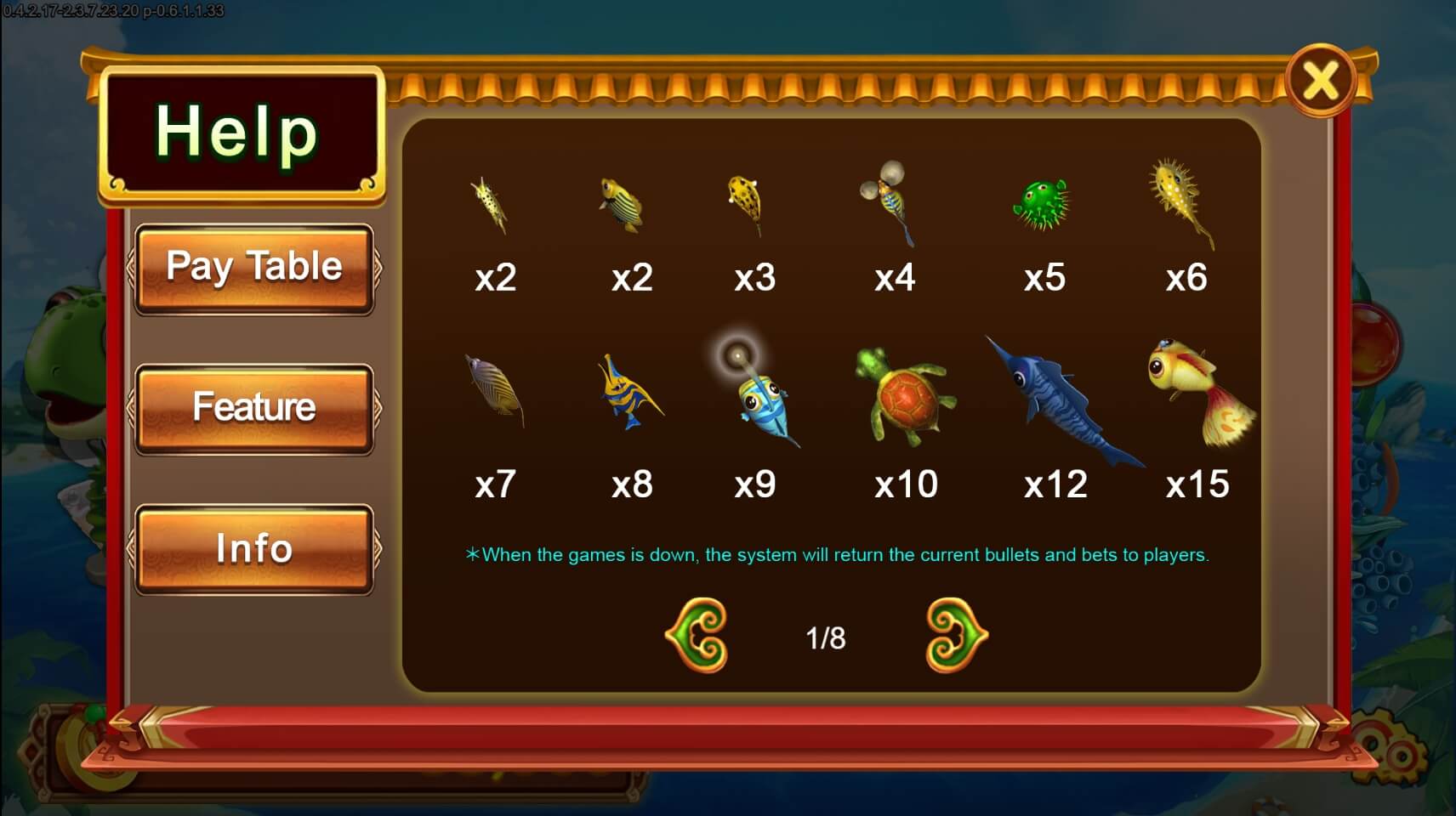Open the Feature section
1456x816 pixels.
[254, 407]
